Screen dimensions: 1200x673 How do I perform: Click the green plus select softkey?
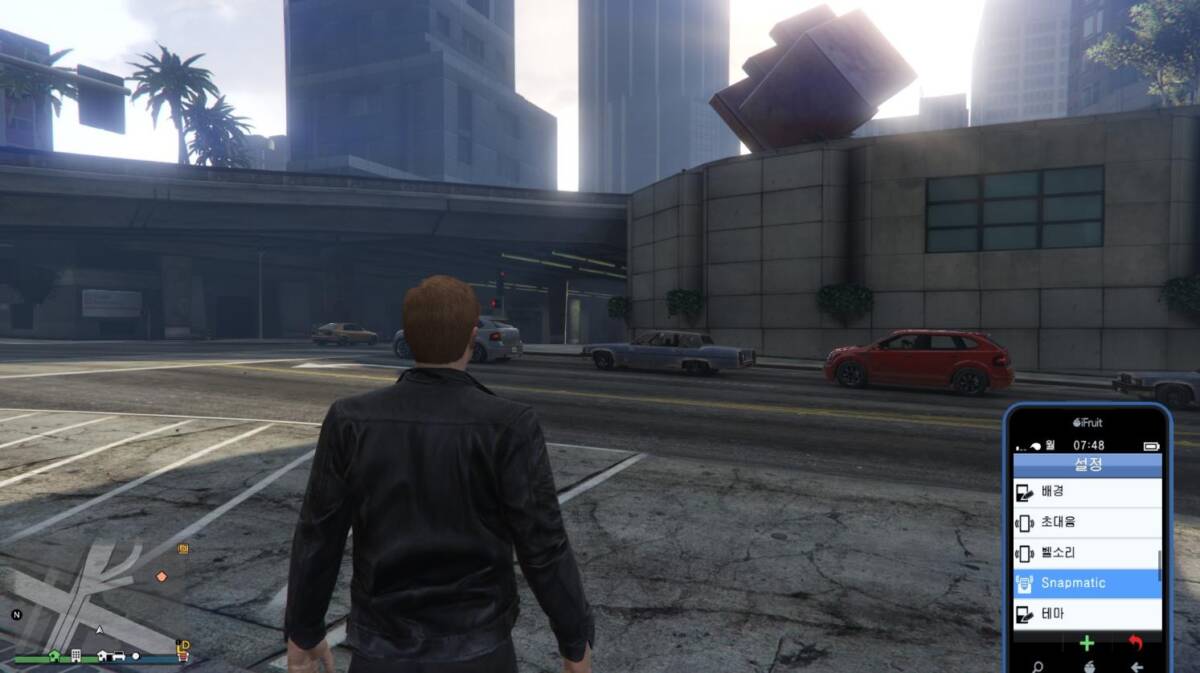(1087, 644)
